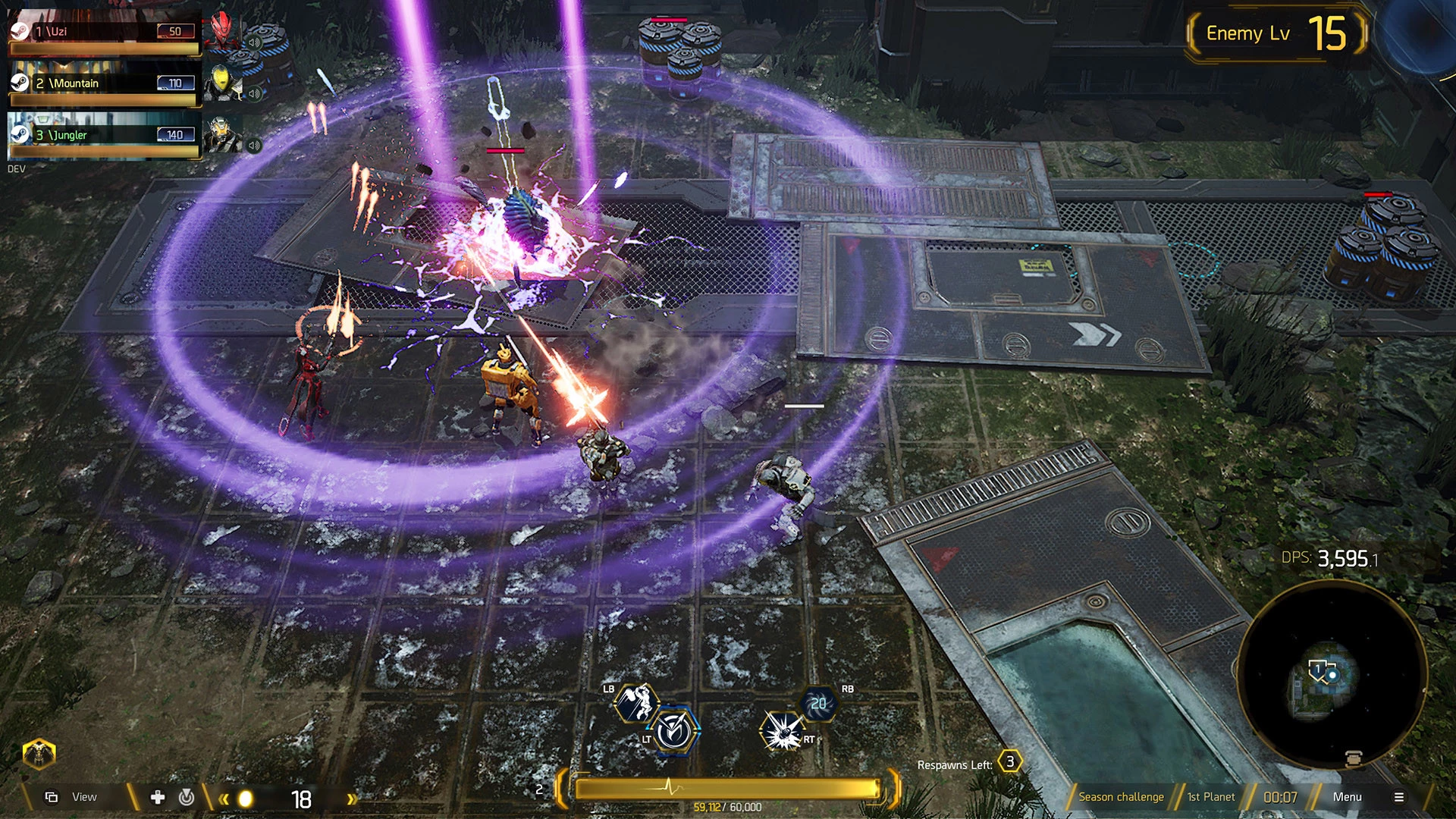Viewport: 1456px width, 819px height.
Task: Click the small icon below the minimap
Action: pyautogui.click(x=1354, y=758)
